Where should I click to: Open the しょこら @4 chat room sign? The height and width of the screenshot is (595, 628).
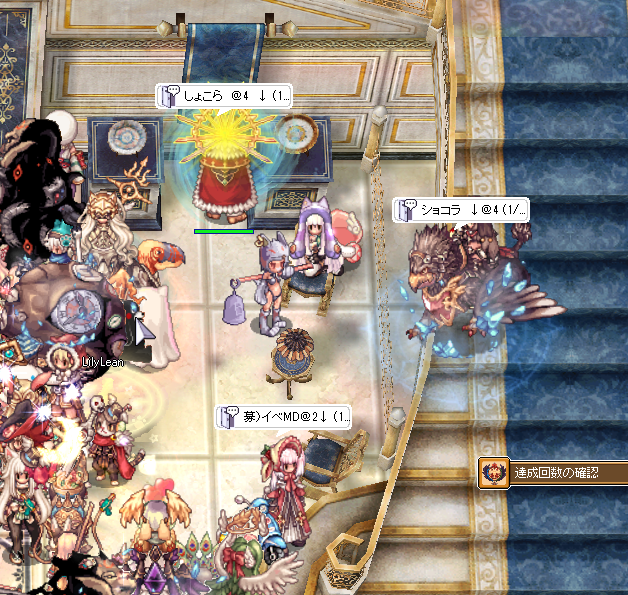click(x=224, y=96)
